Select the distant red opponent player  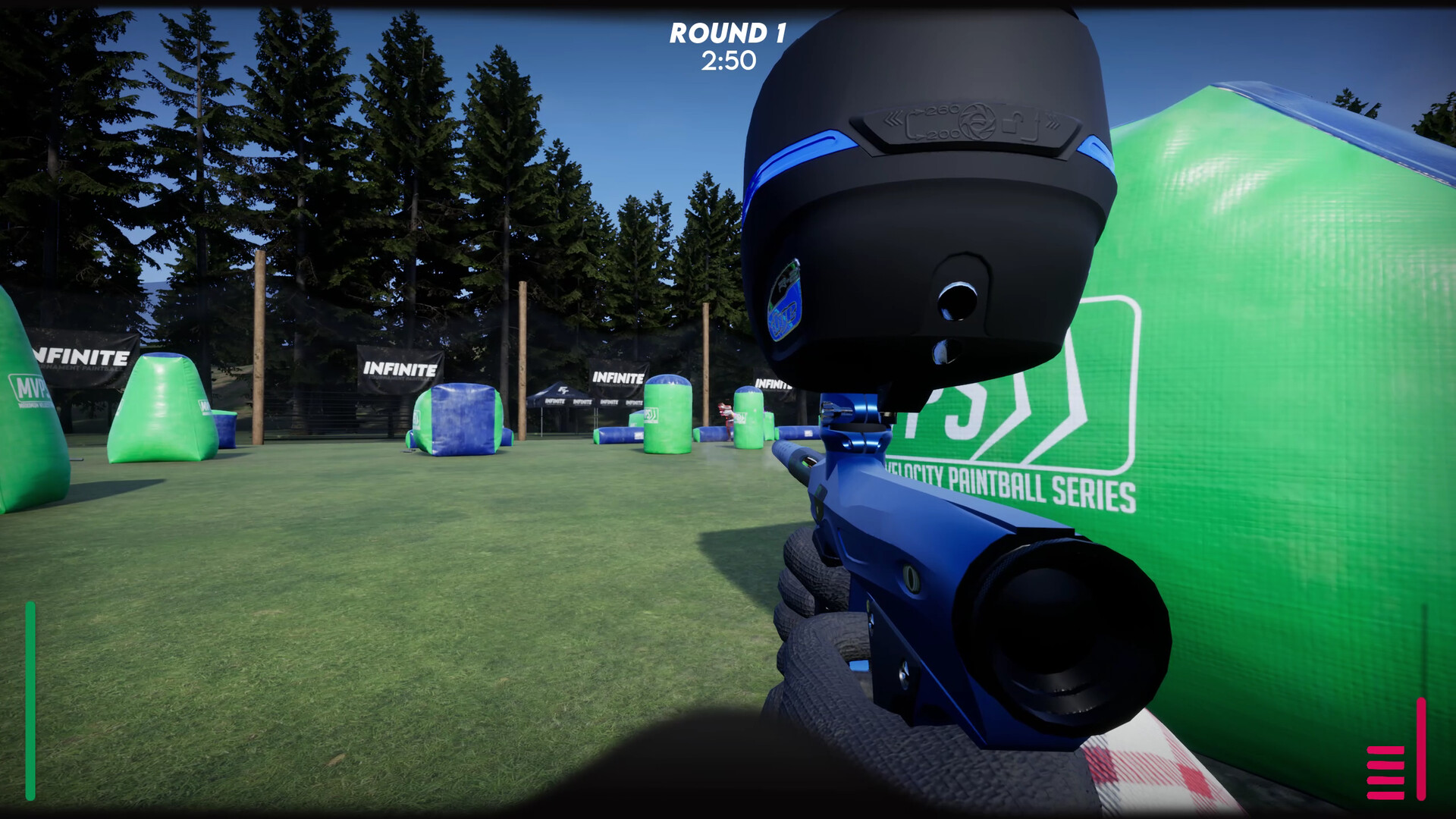point(726,413)
